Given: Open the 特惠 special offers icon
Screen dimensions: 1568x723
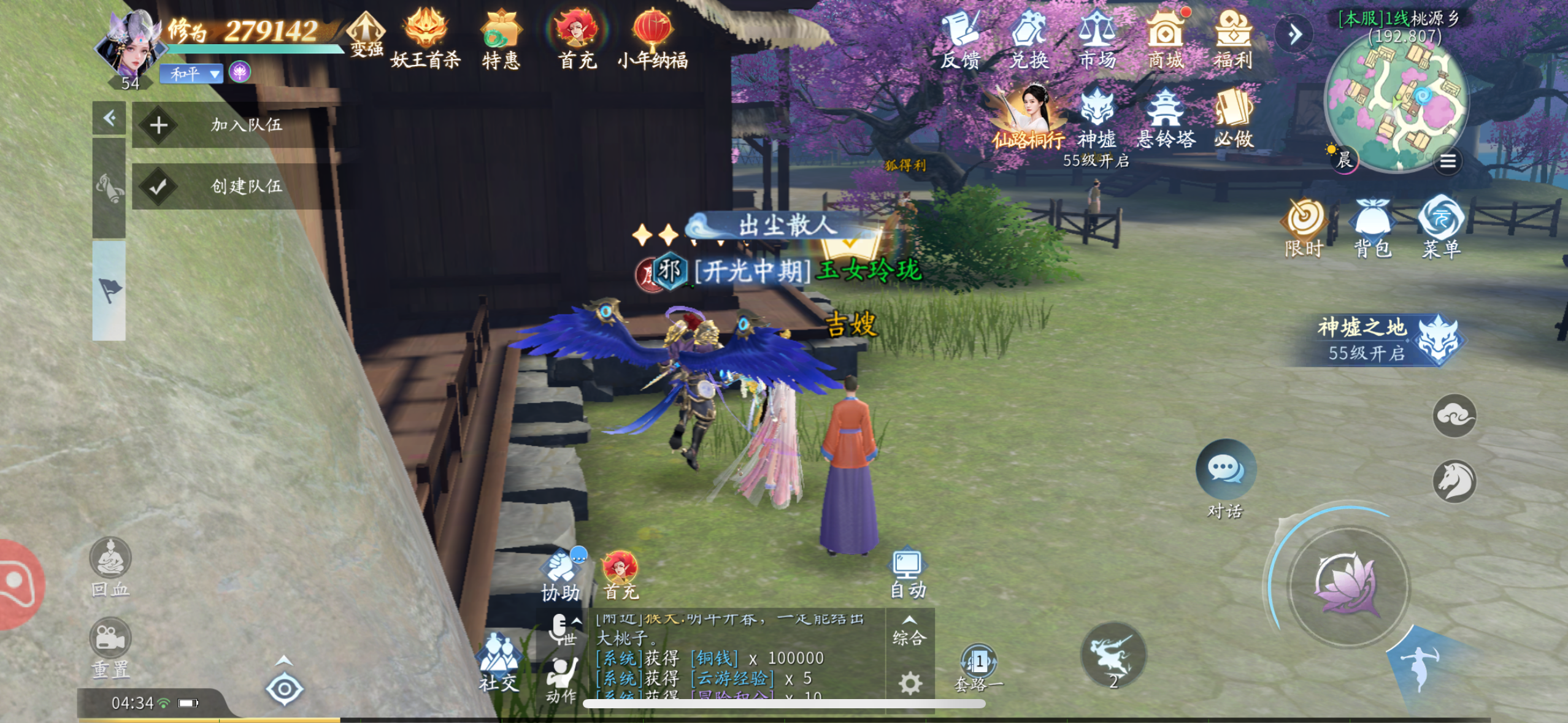Looking at the screenshot, I should point(501,38).
